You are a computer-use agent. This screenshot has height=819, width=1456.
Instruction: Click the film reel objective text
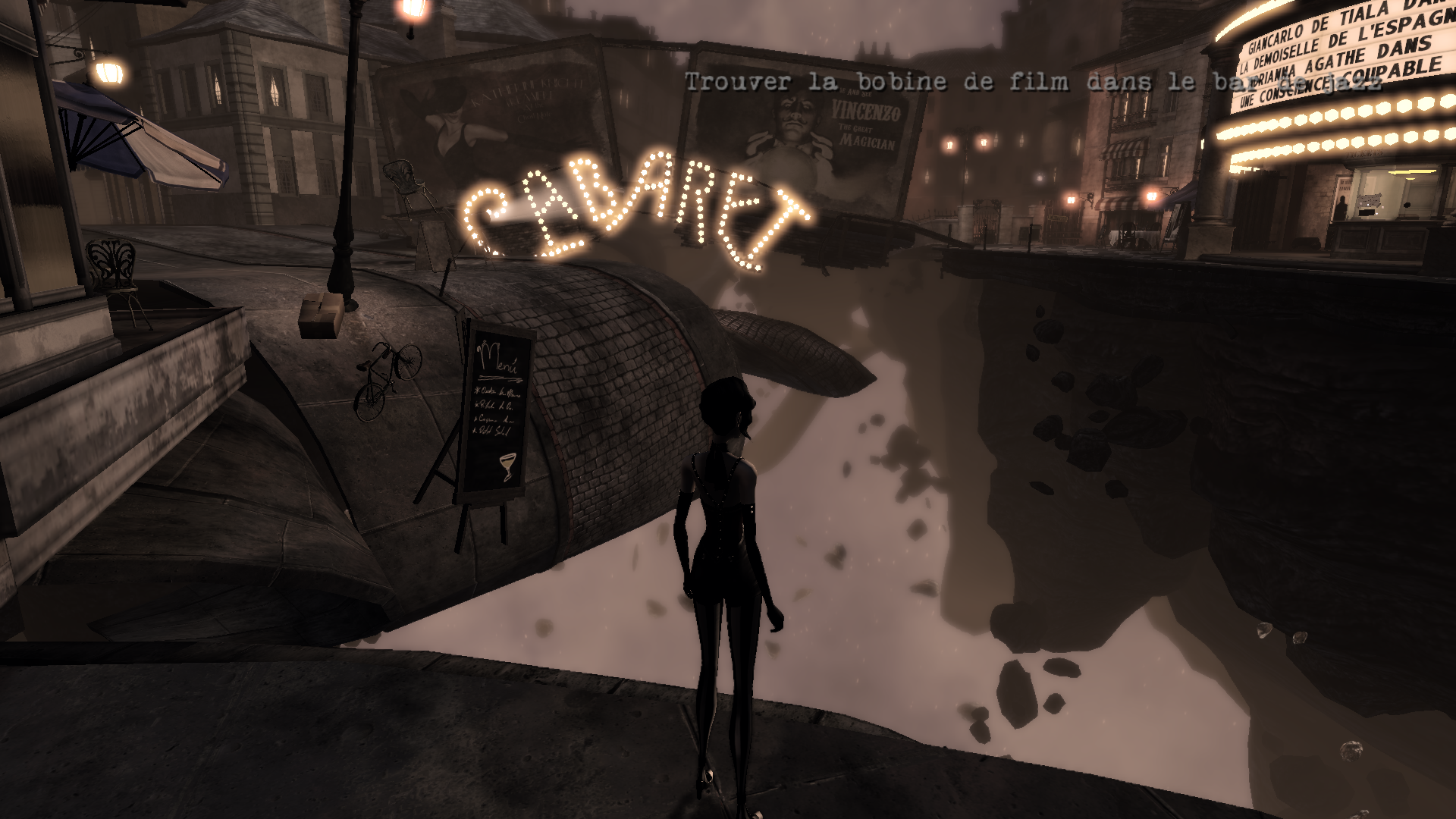(x=1032, y=83)
